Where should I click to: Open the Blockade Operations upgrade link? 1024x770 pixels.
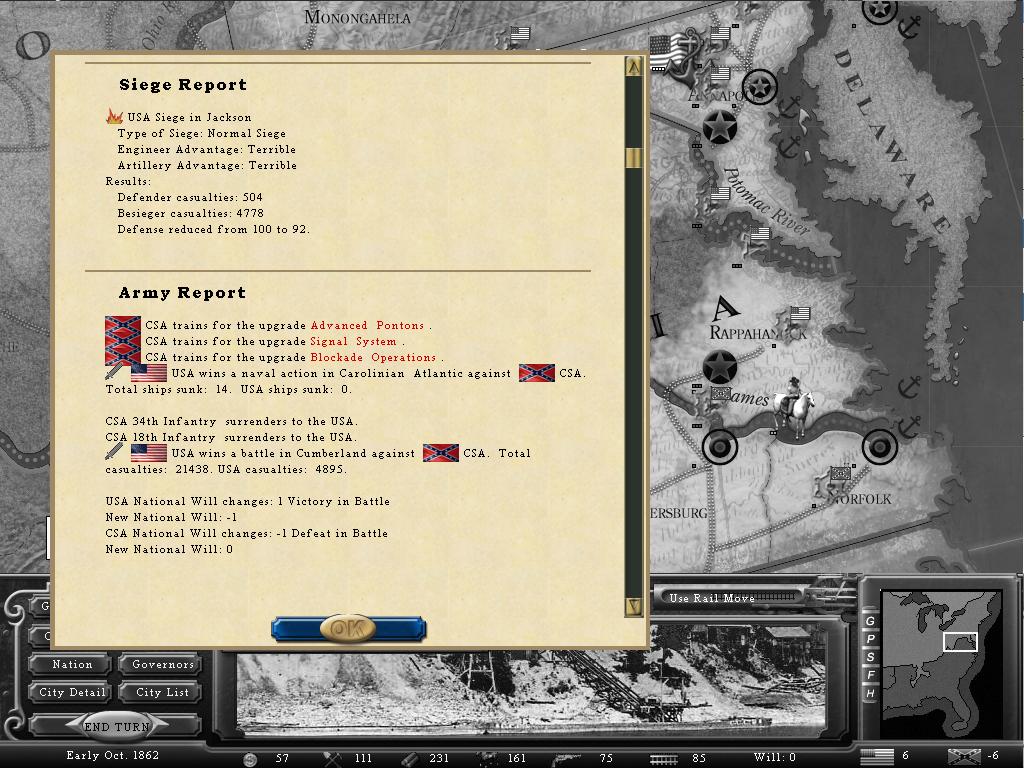(373, 358)
